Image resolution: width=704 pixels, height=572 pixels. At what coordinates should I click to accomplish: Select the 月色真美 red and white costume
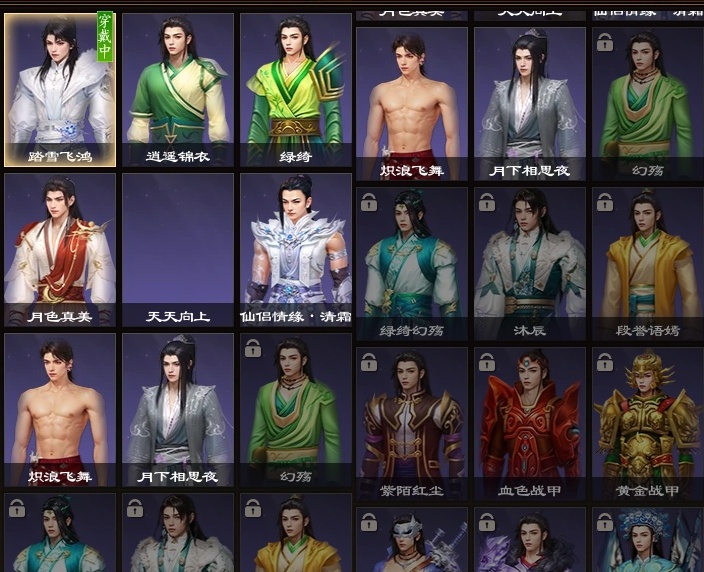pyautogui.click(x=60, y=250)
